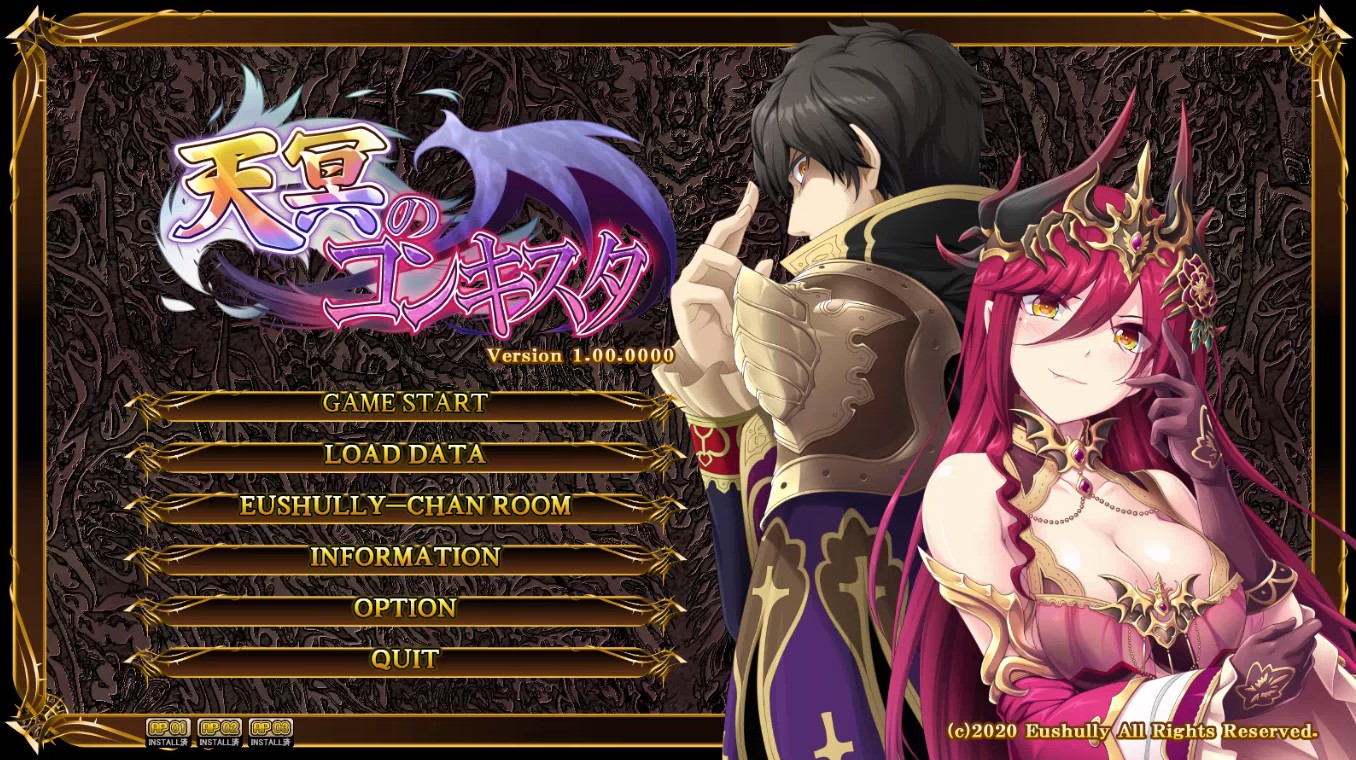The image size is (1356, 760).
Task: Click the Version 1.00.0000 text
Action: [582, 355]
